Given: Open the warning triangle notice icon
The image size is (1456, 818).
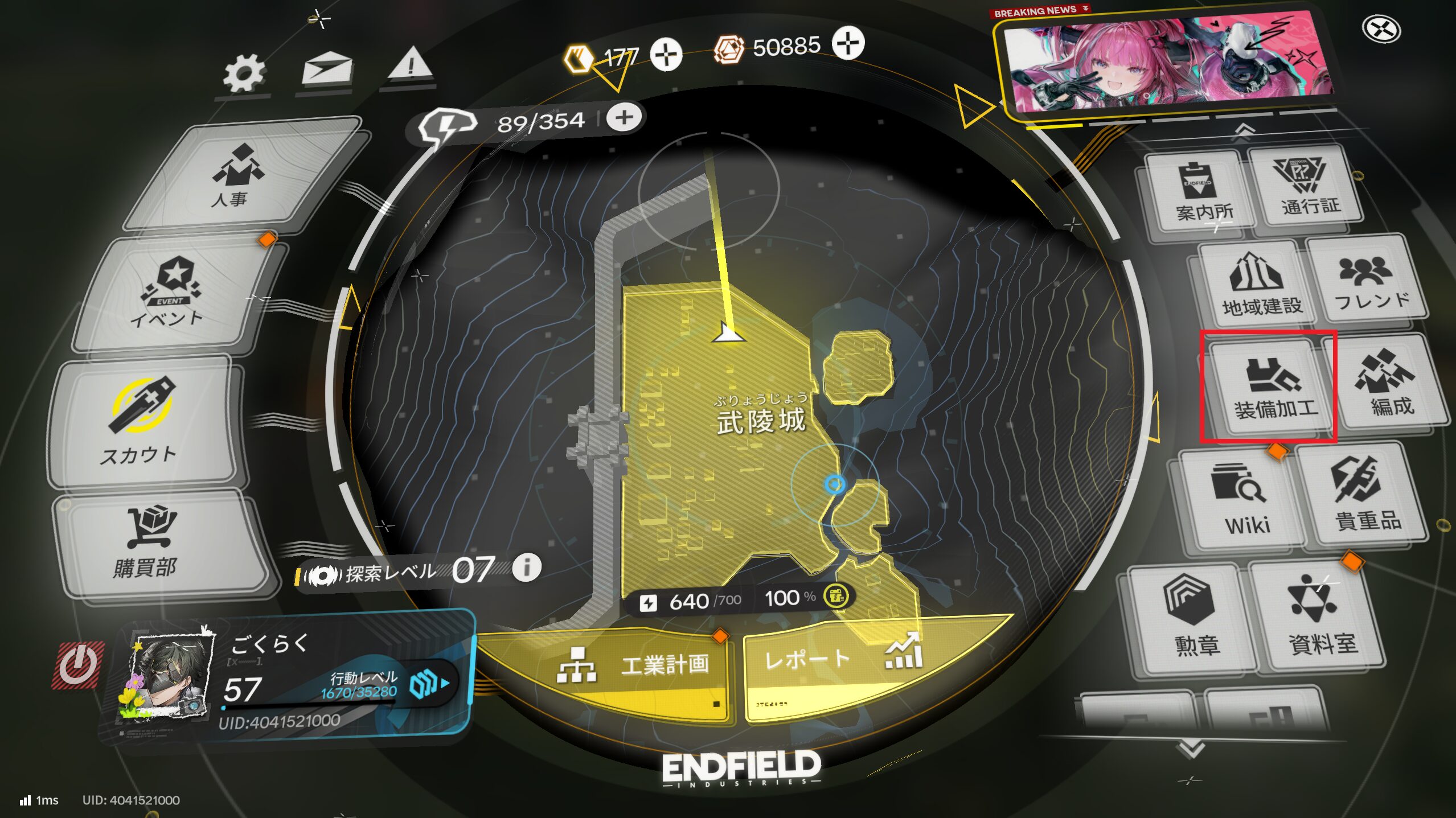Looking at the screenshot, I should click(x=410, y=65).
